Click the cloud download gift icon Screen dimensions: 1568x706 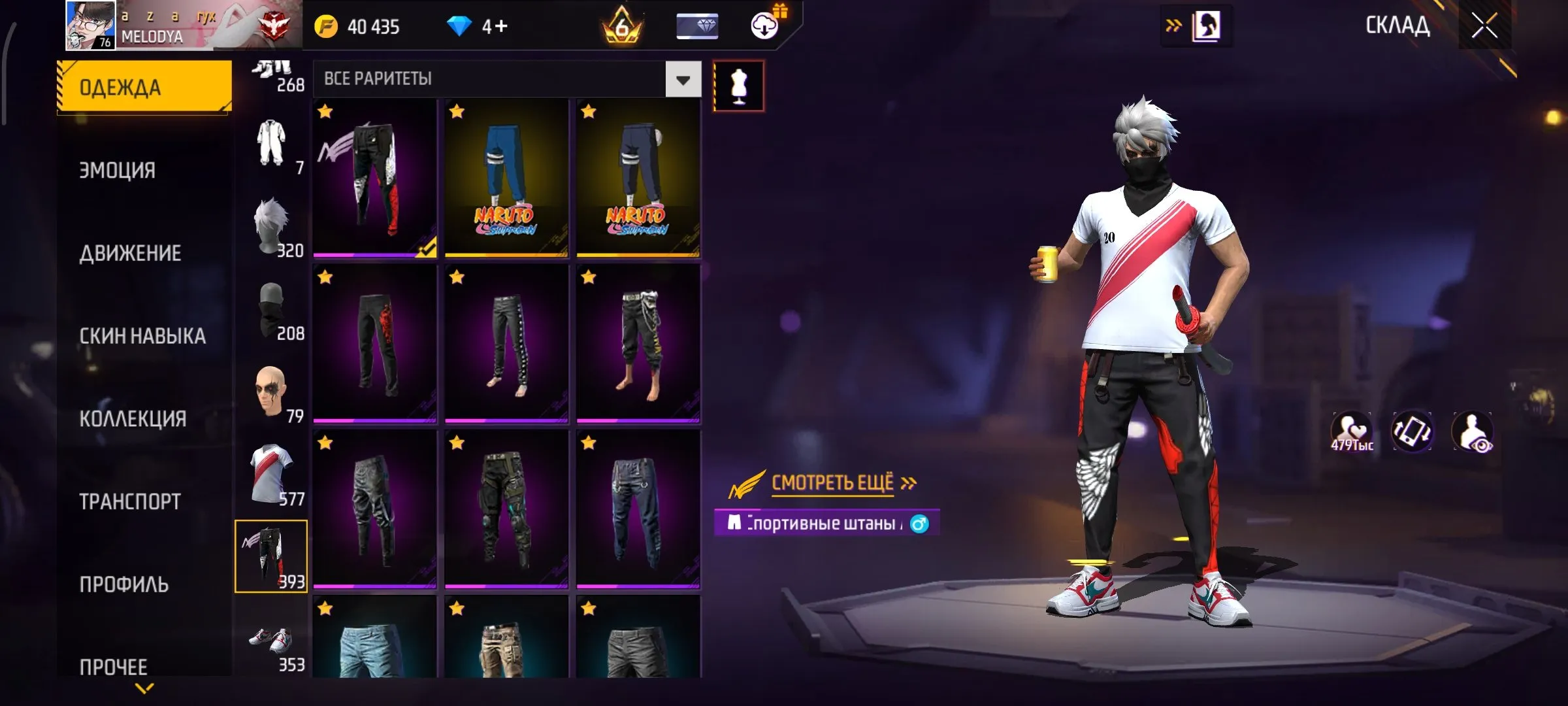[x=764, y=26]
